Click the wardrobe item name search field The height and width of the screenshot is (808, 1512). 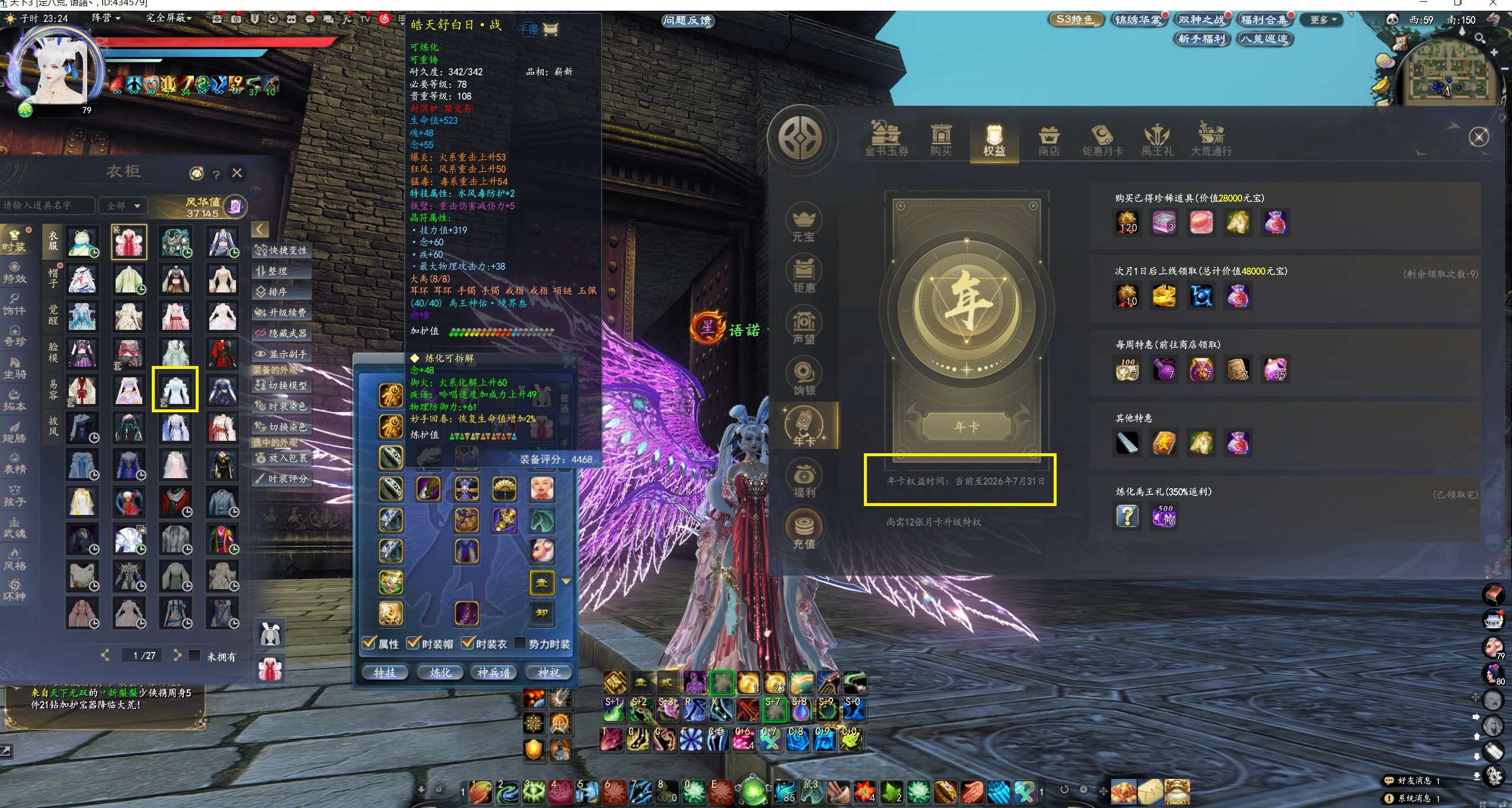pyautogui.click(x=46, y=205)
